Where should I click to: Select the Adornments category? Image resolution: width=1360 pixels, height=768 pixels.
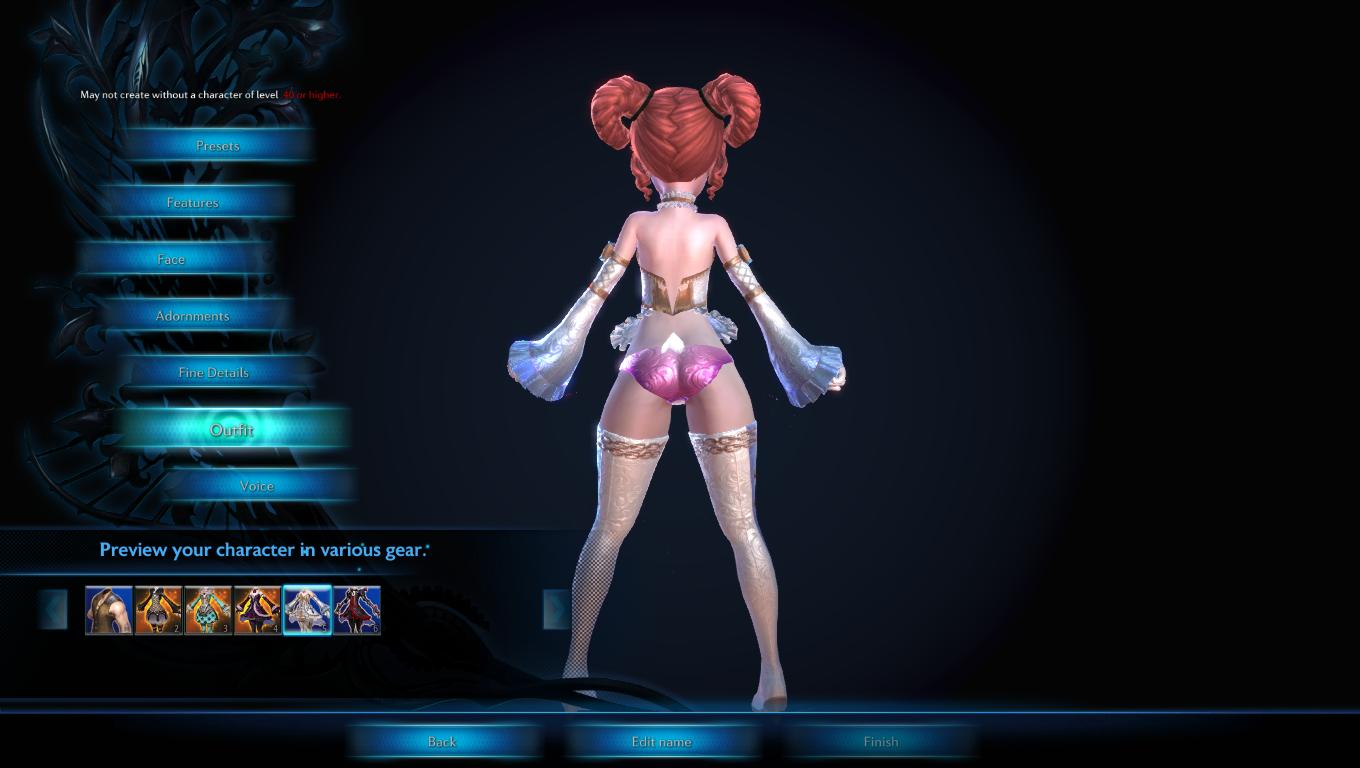pos(192,316)
